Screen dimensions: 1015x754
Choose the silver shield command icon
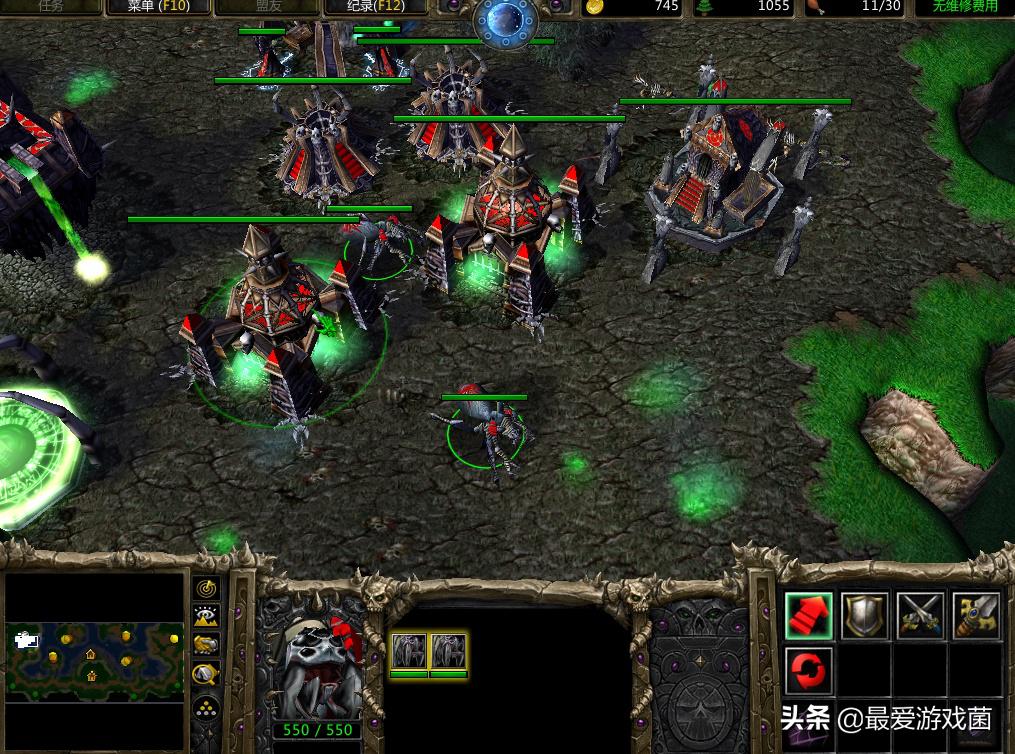[x=865, y=615]
